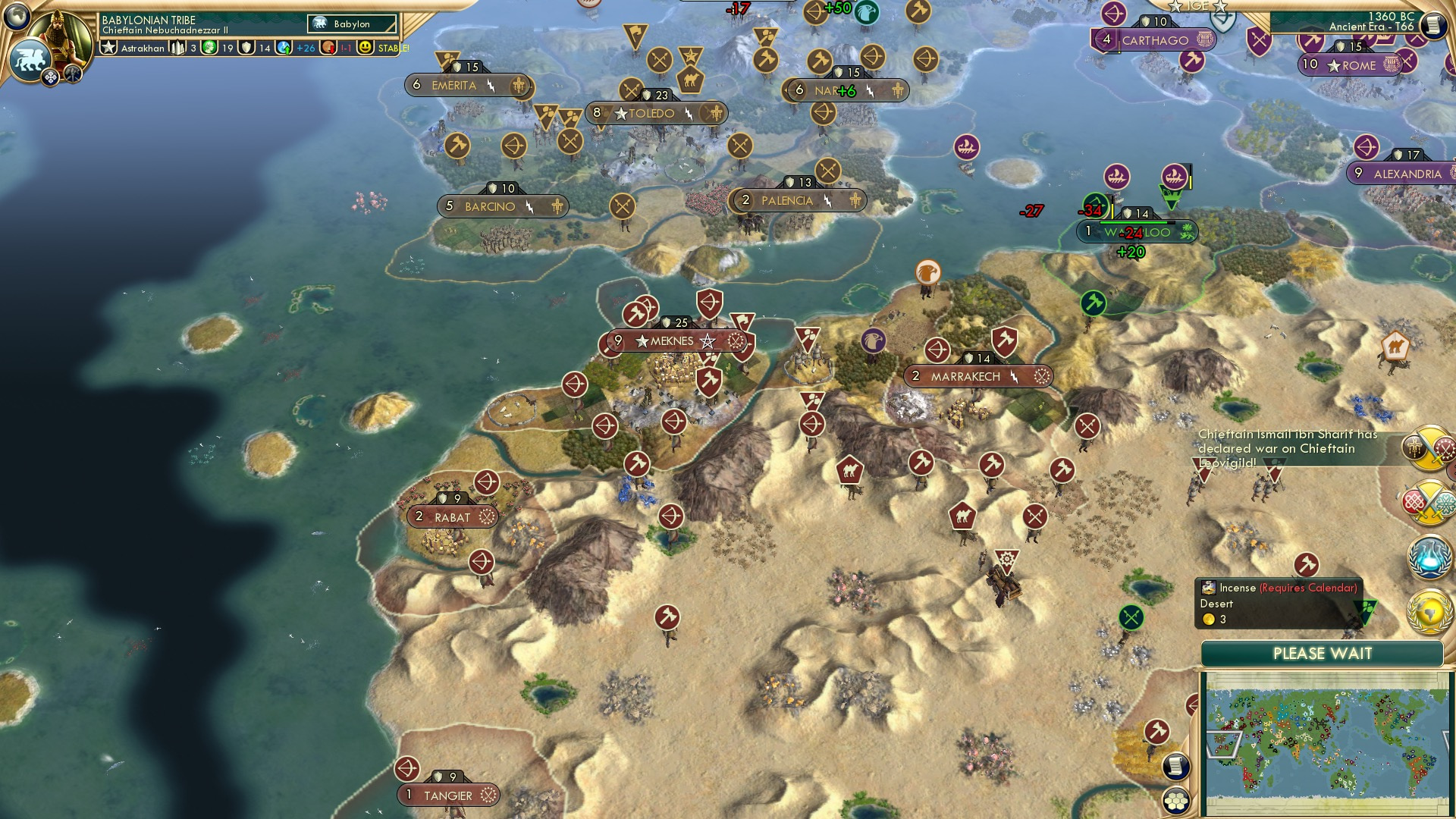The height and width of the screenshot is (819, 1456).
Task: Open the notification log scroll icon bottom-right
Action: 1175,764
